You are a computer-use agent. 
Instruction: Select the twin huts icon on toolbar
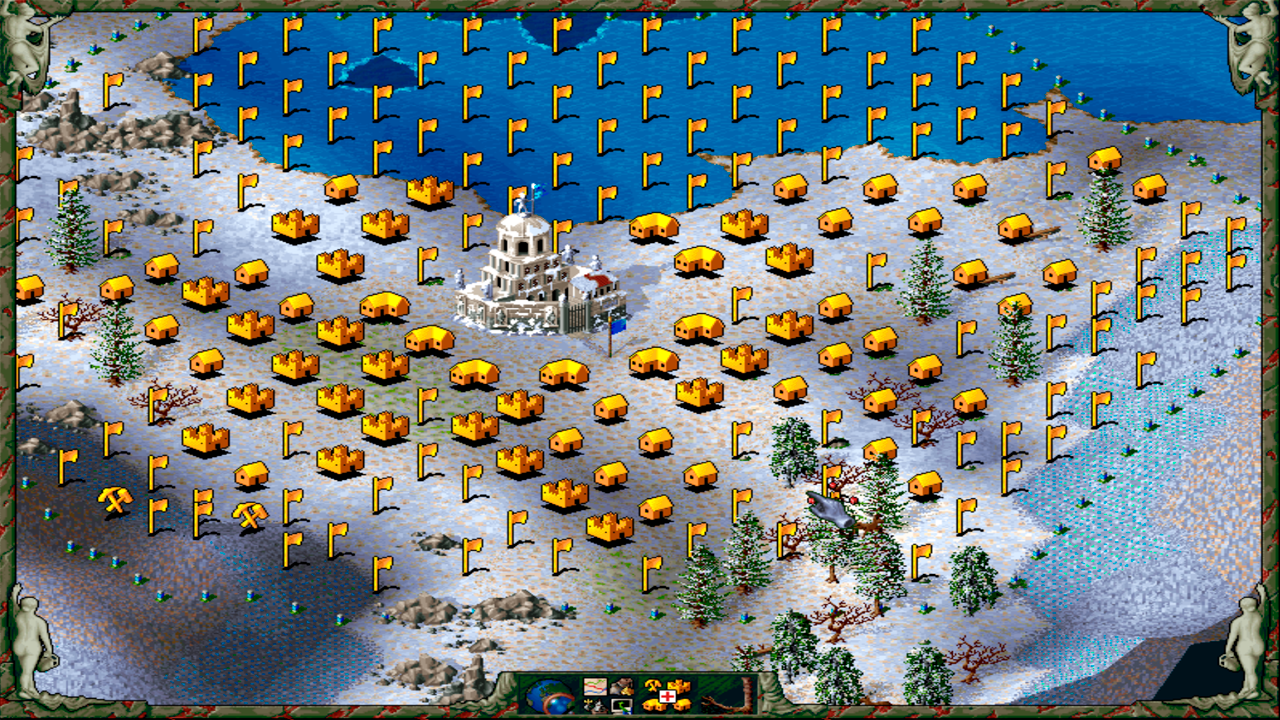[651, 705]
